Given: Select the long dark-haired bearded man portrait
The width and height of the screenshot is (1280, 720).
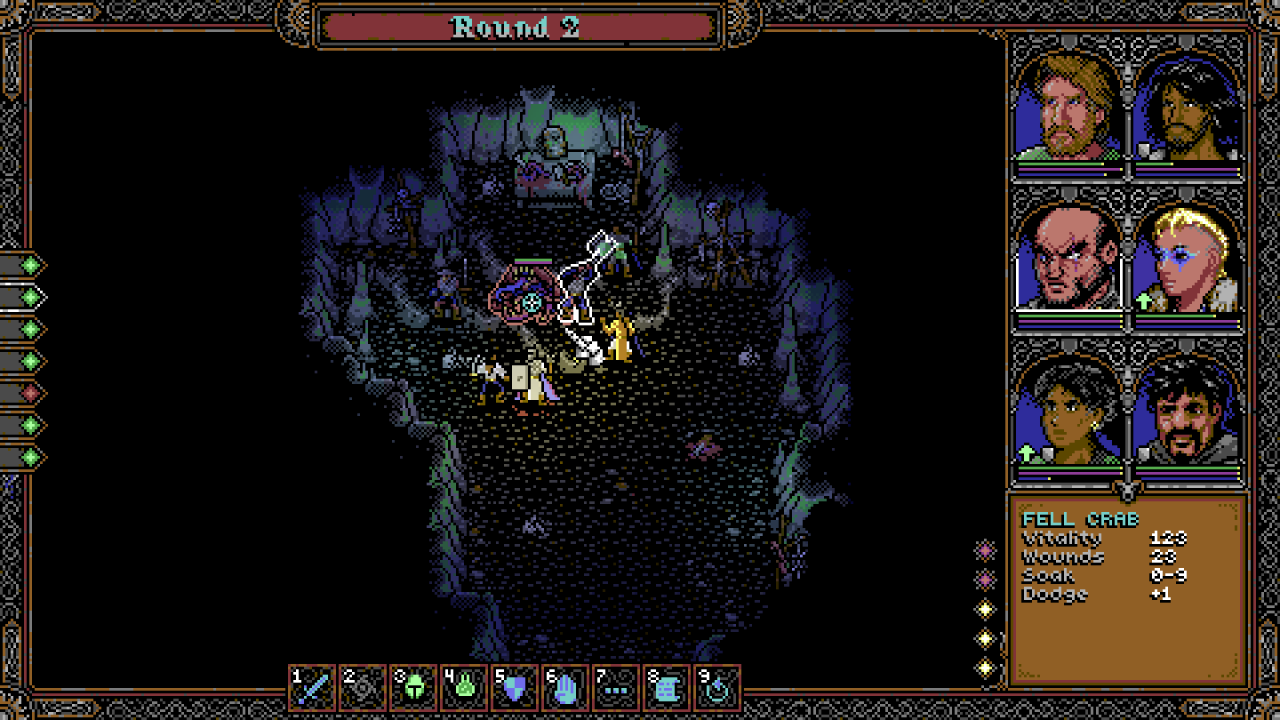Looking at the screenshot, I should coord(1188,108).
